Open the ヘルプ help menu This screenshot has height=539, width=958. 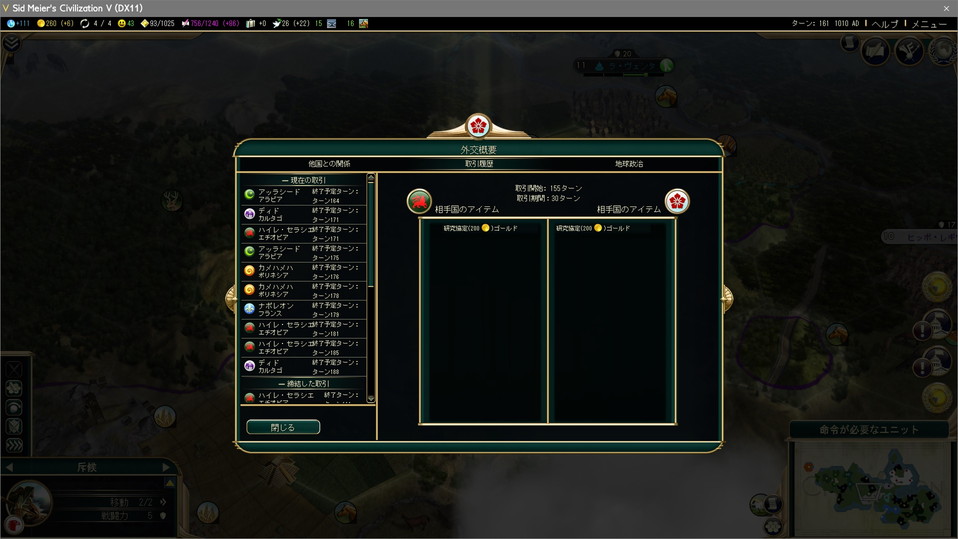pyautogui.click(x=885, y=23)
